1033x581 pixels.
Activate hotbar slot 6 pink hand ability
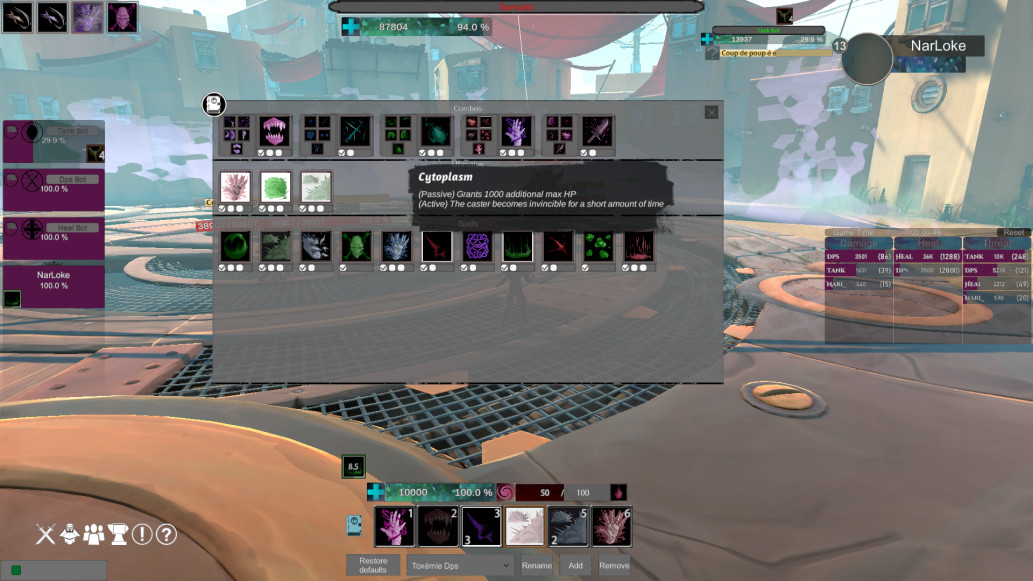[610, 527]
